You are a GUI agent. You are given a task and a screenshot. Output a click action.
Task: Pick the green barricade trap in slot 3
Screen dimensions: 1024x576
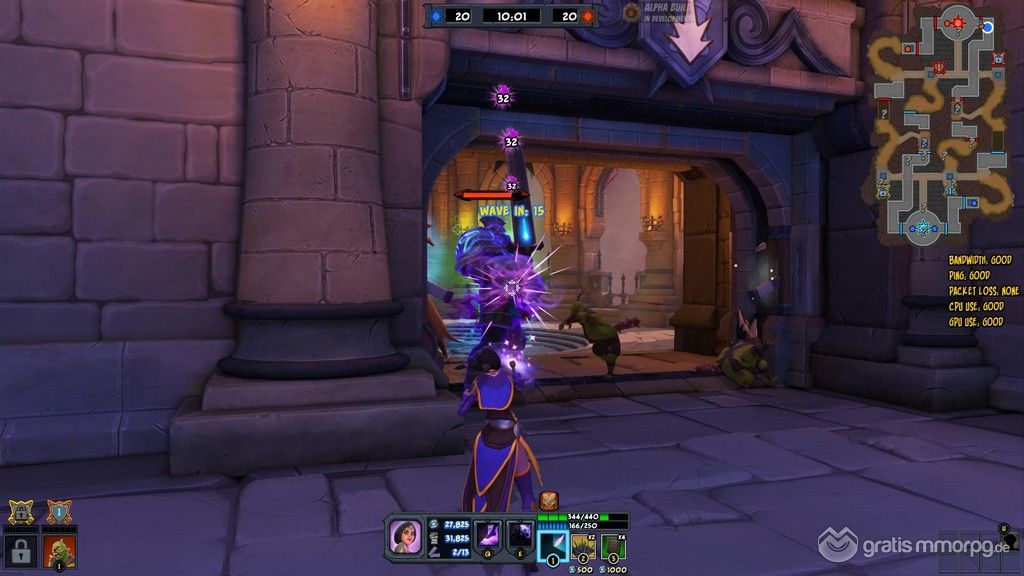pyautogui.click(x=612, y=547)
